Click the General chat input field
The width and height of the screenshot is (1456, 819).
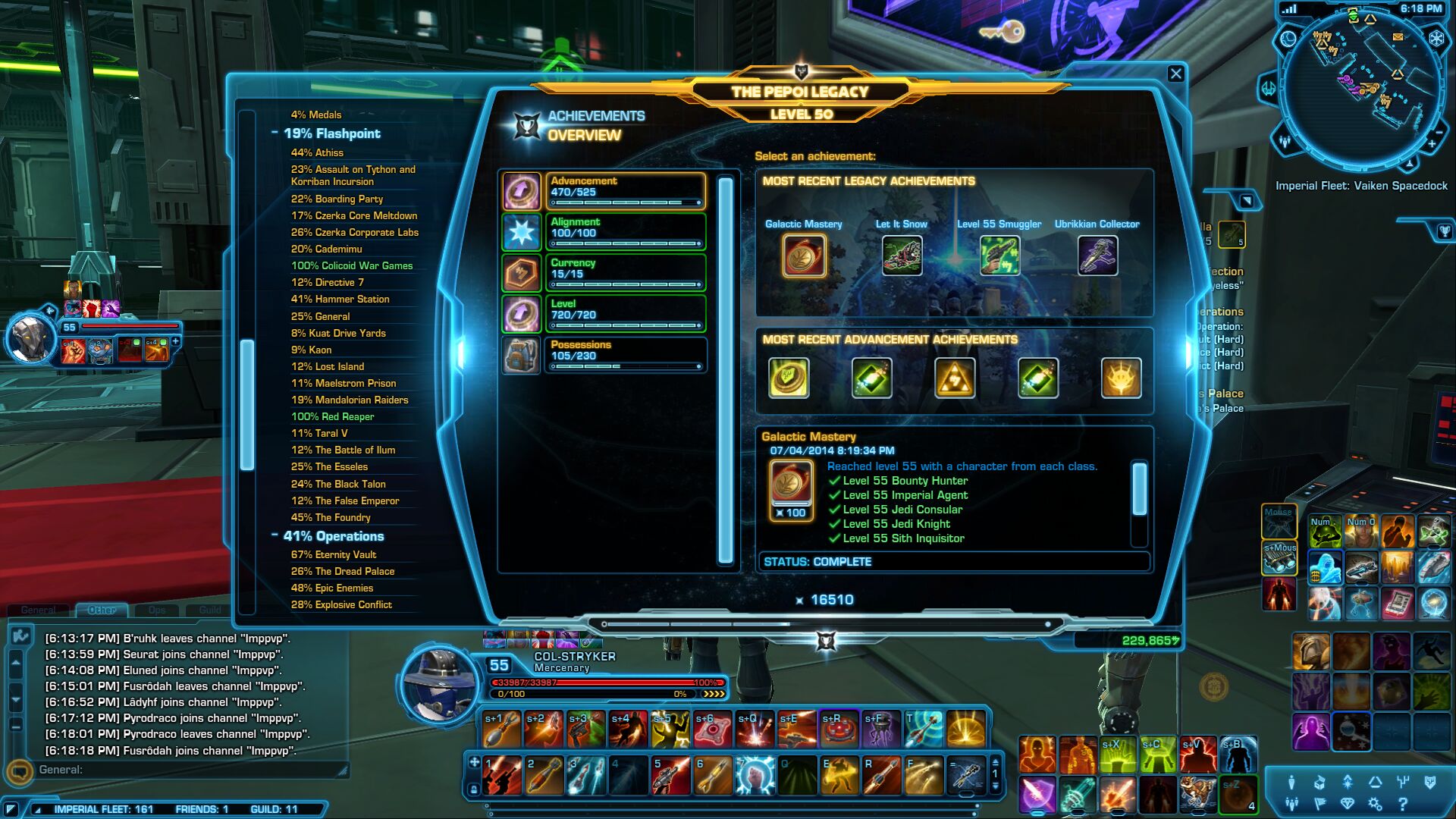click(x=190, y=770)
